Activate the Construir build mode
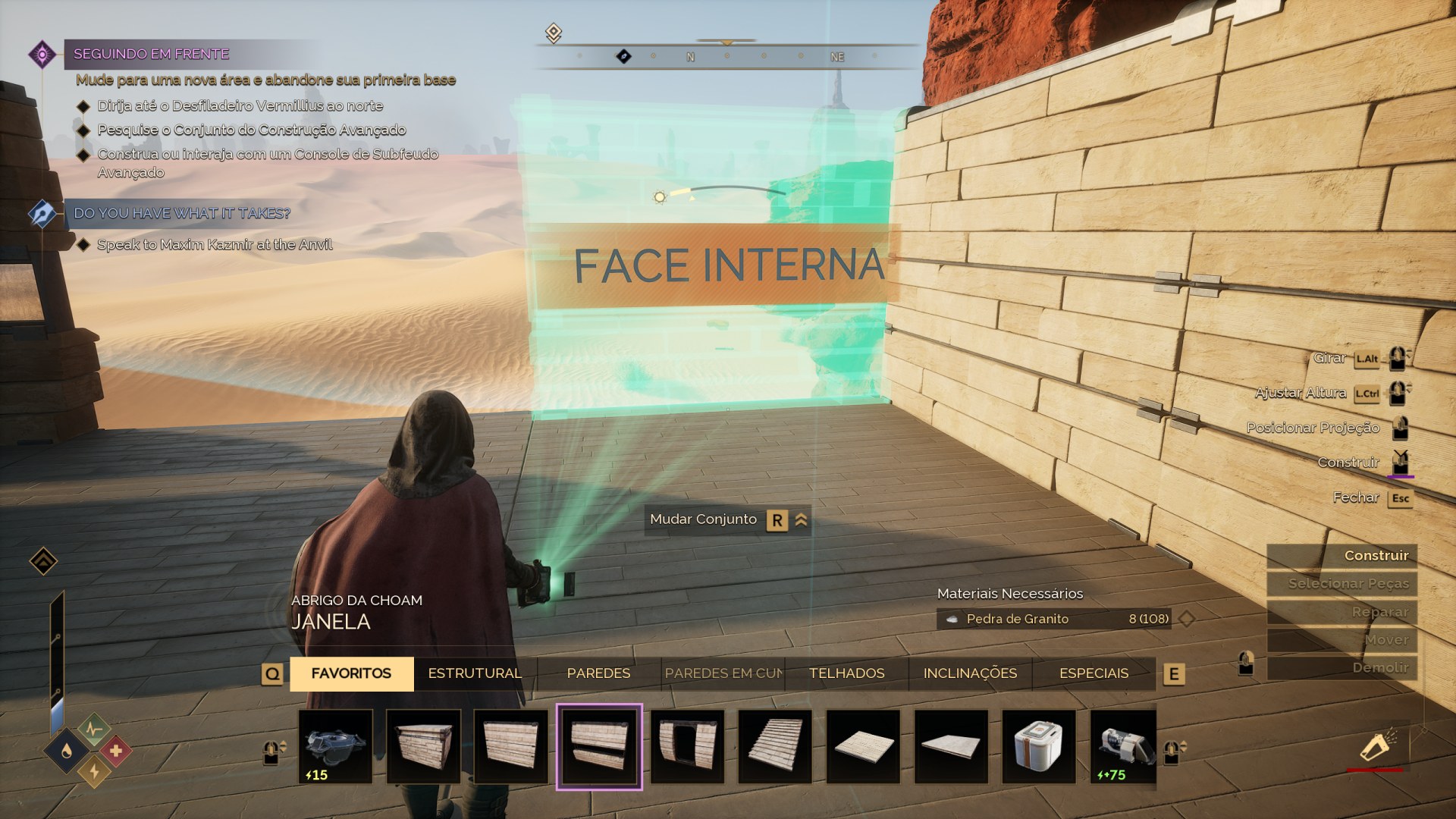This screenshot has height=819, width=1456. point(1342,556)
